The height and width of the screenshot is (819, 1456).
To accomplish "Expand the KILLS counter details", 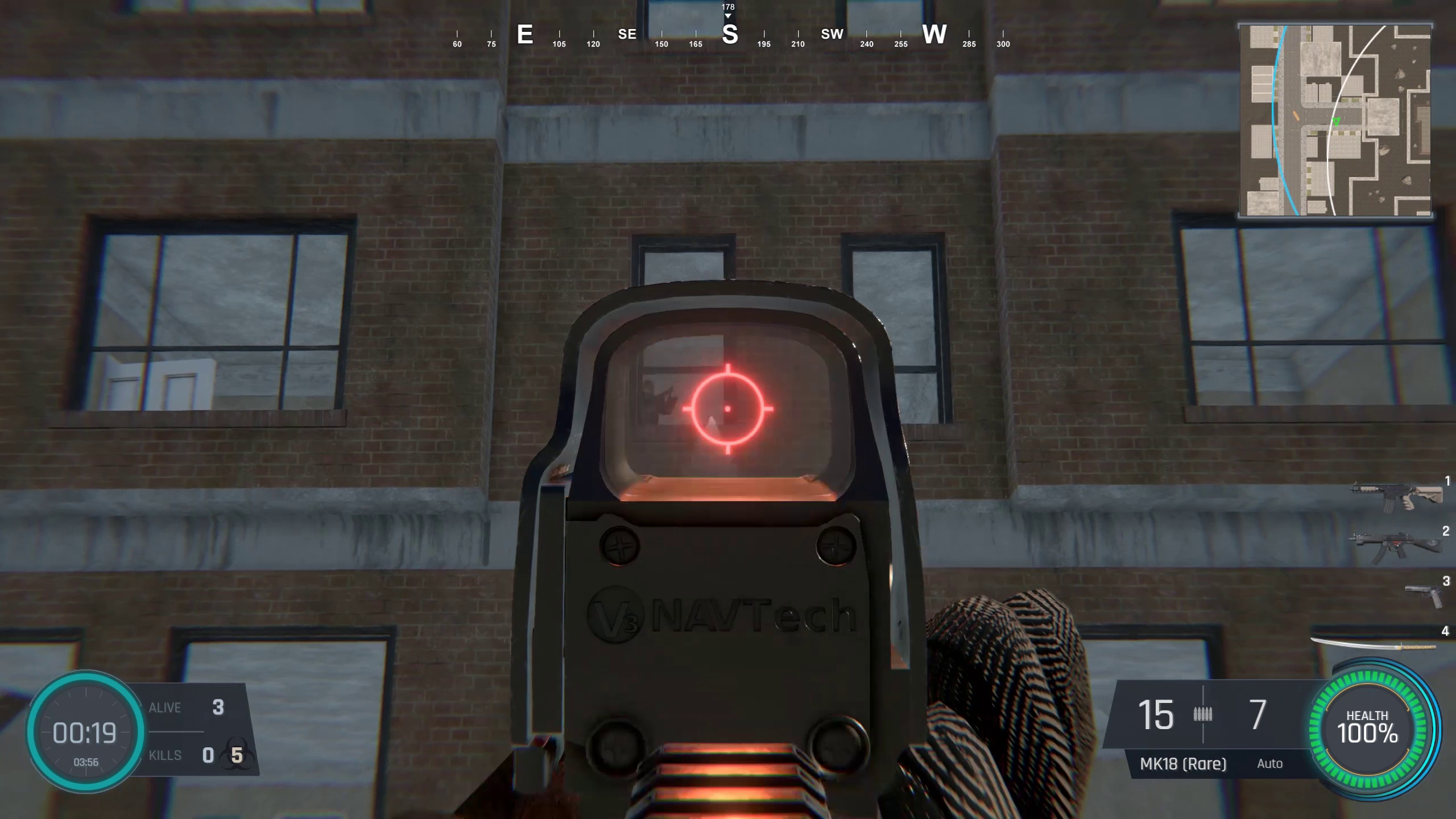I will click(x=165, y=755).
